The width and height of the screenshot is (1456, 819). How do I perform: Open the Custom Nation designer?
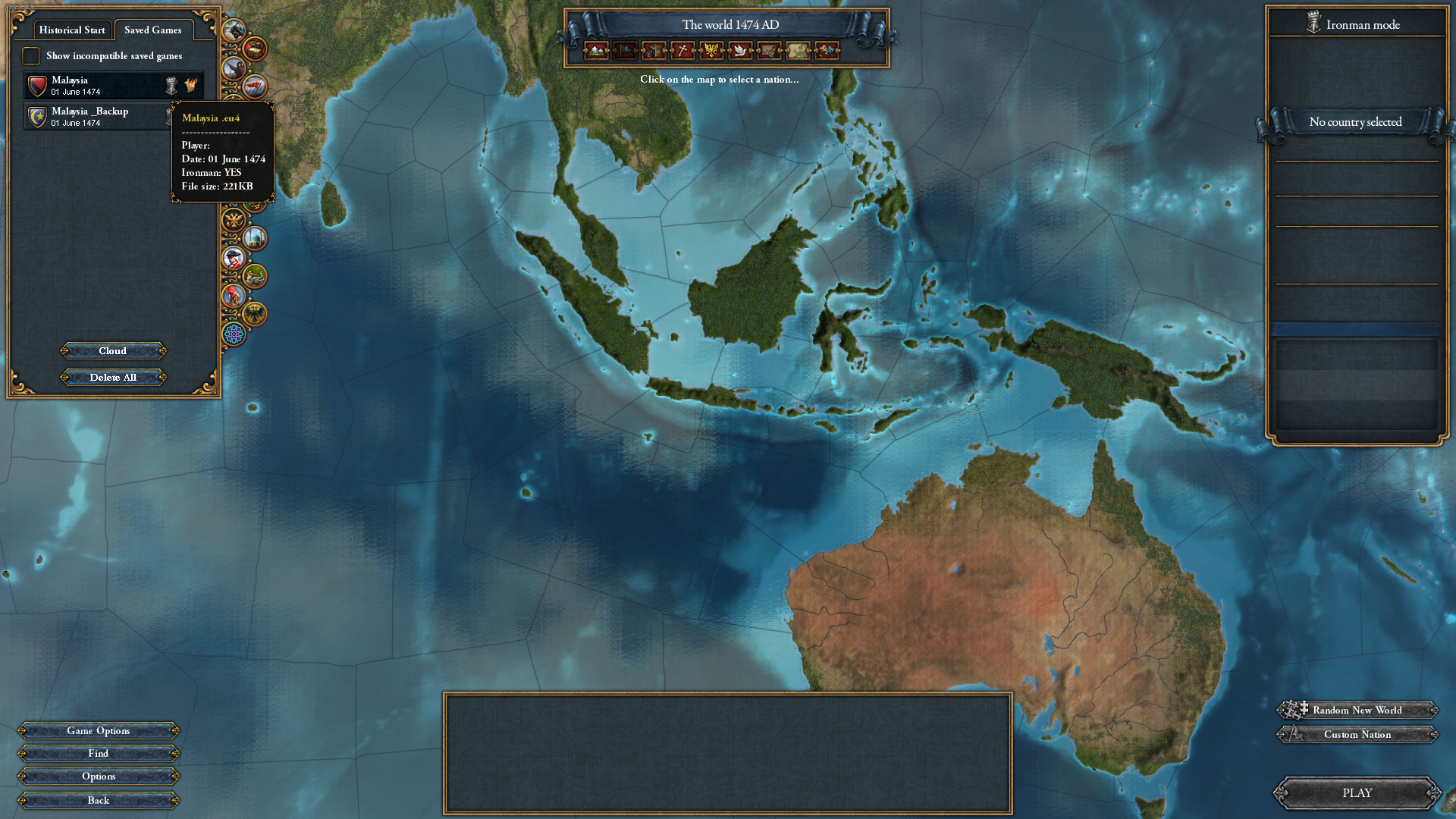(1357, 734)
